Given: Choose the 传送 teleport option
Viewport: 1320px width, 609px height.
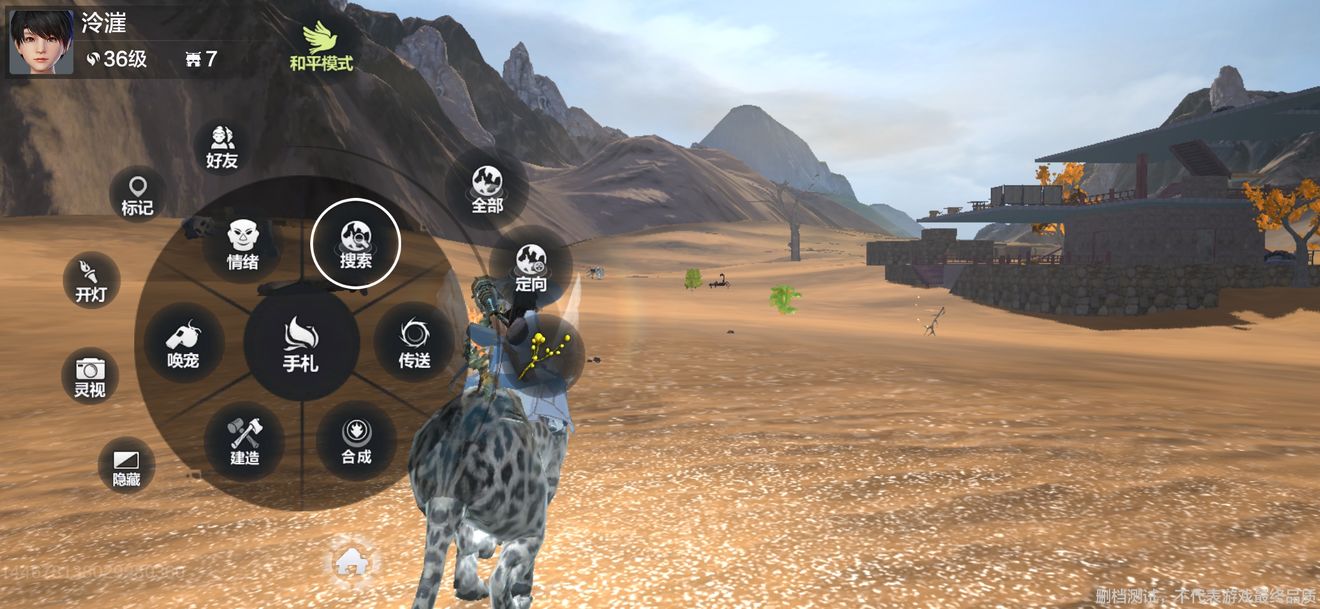Looking at the screenshot, I should tap(414, 342).
